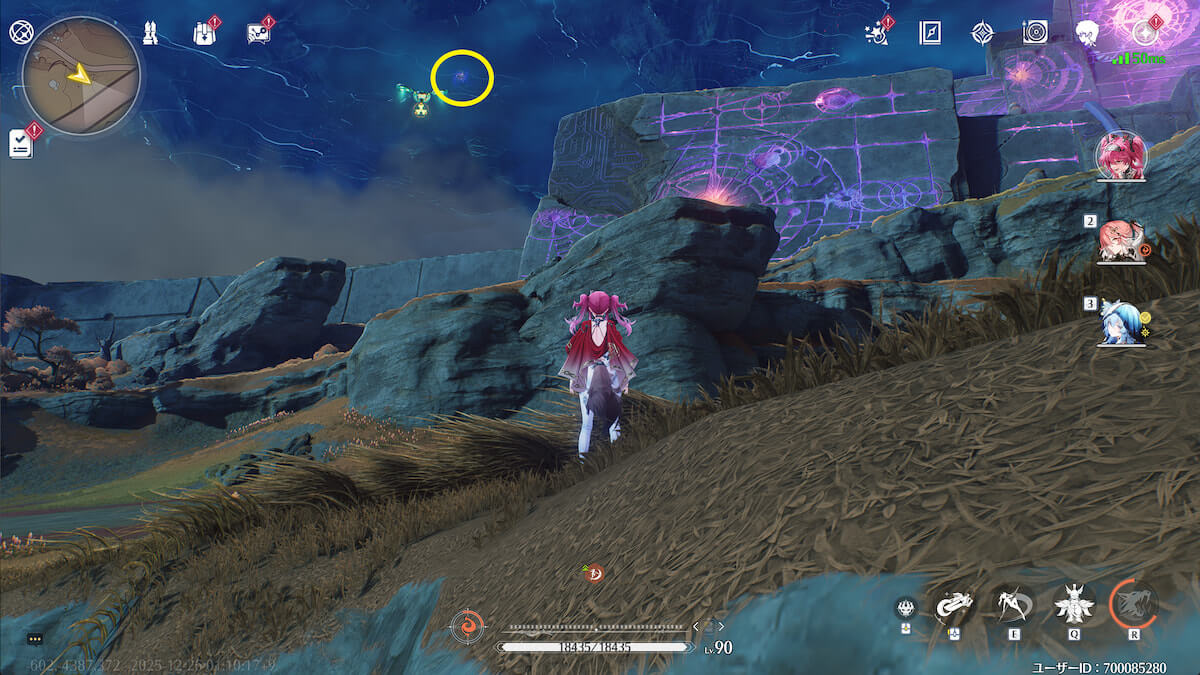Open the chat-bubble icon with red alert

pos(257,33)
